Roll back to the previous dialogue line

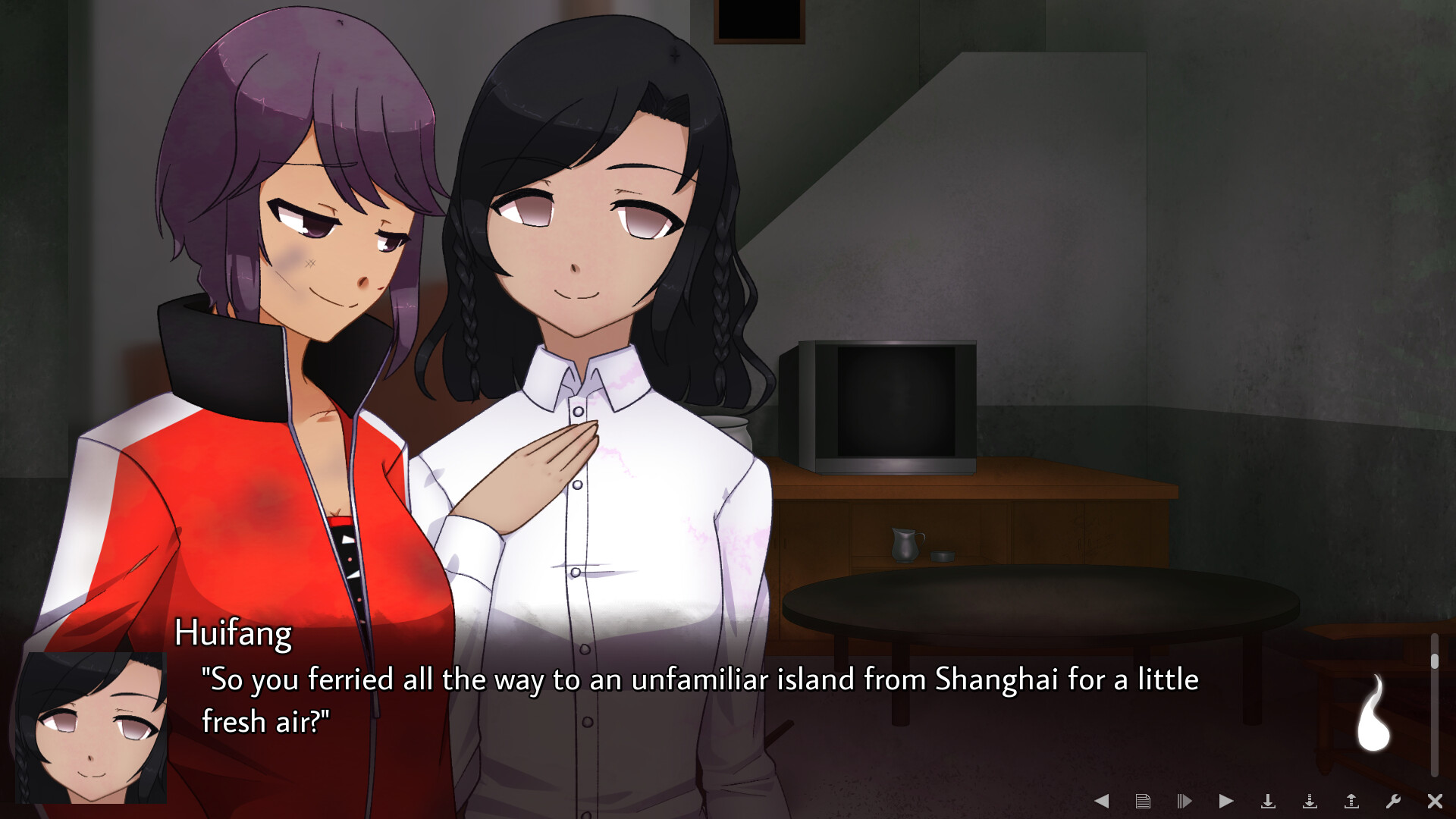pos(1101,800)
